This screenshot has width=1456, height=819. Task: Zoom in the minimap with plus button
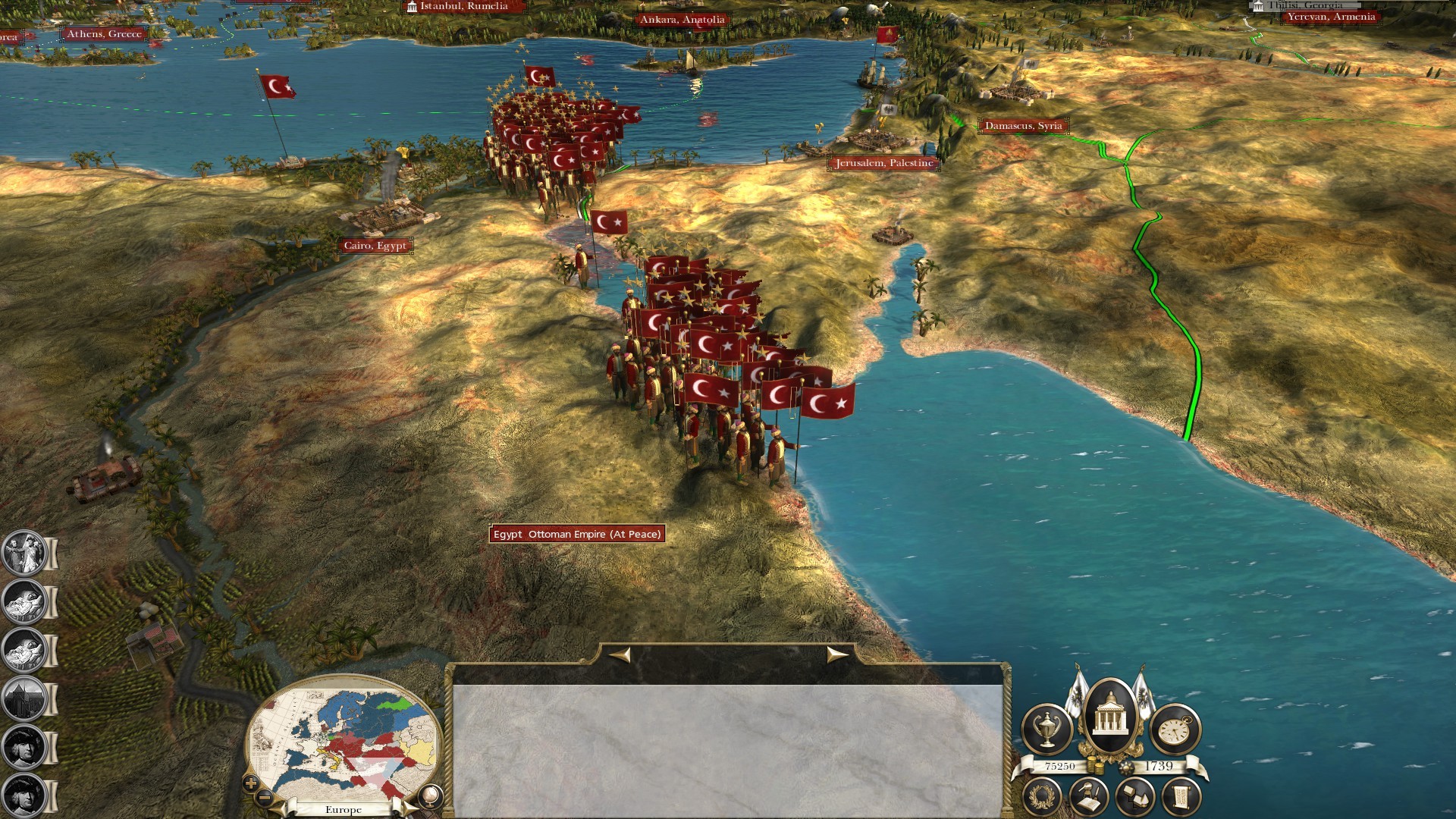(x=252, y=783)
